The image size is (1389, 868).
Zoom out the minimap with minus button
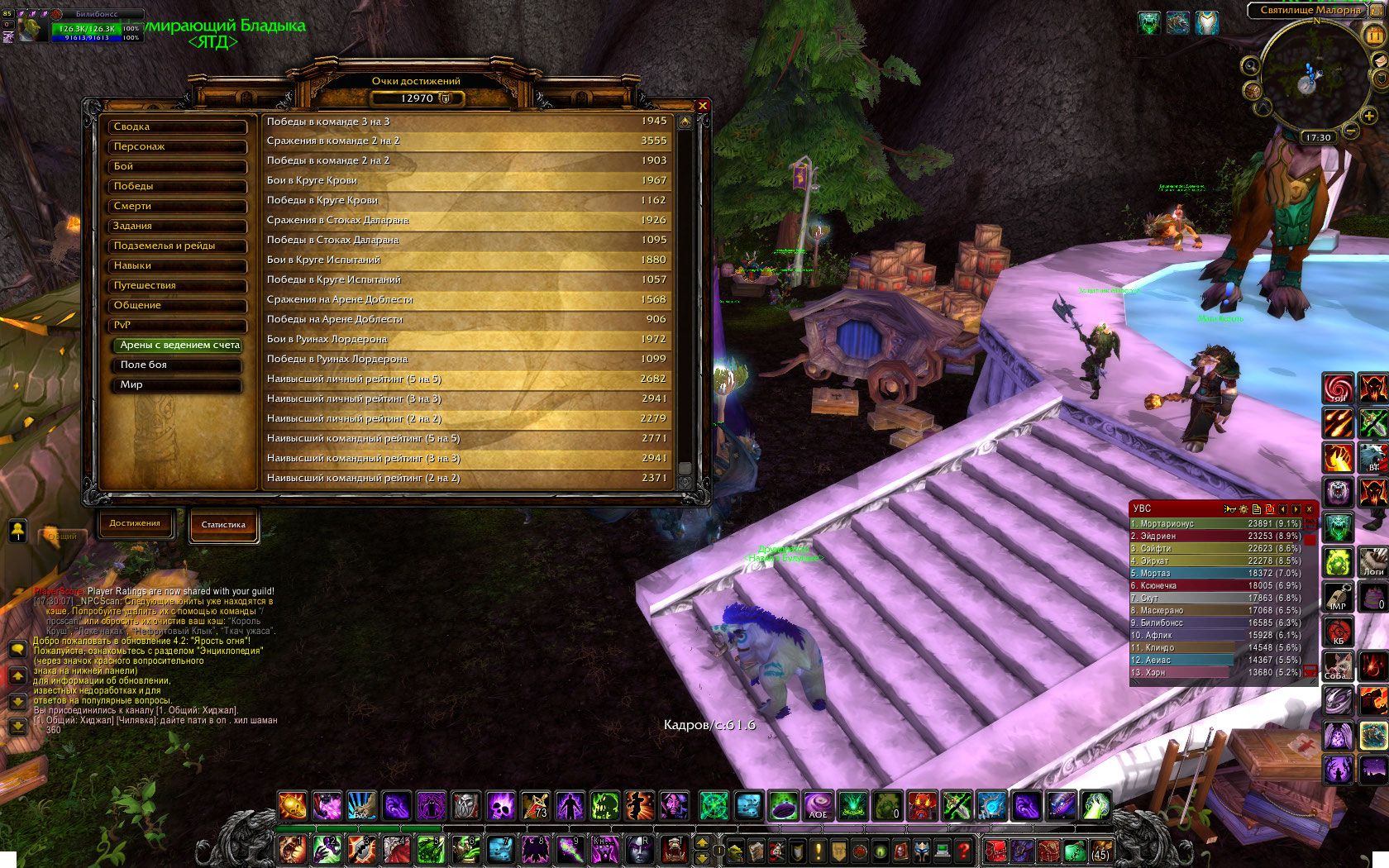tap(1349, 131)
